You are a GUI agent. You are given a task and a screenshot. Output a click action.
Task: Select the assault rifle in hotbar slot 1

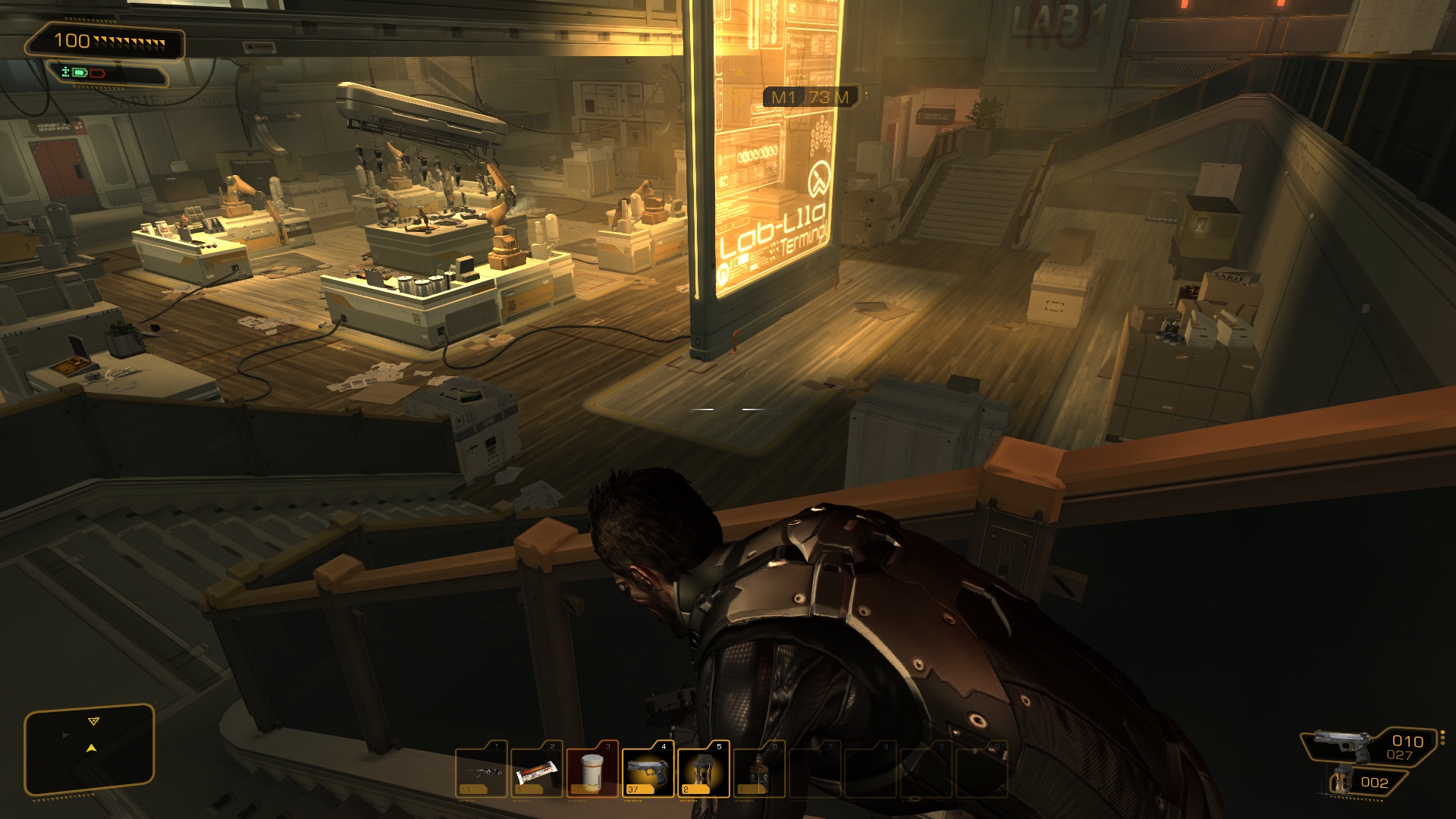[482, 770]
